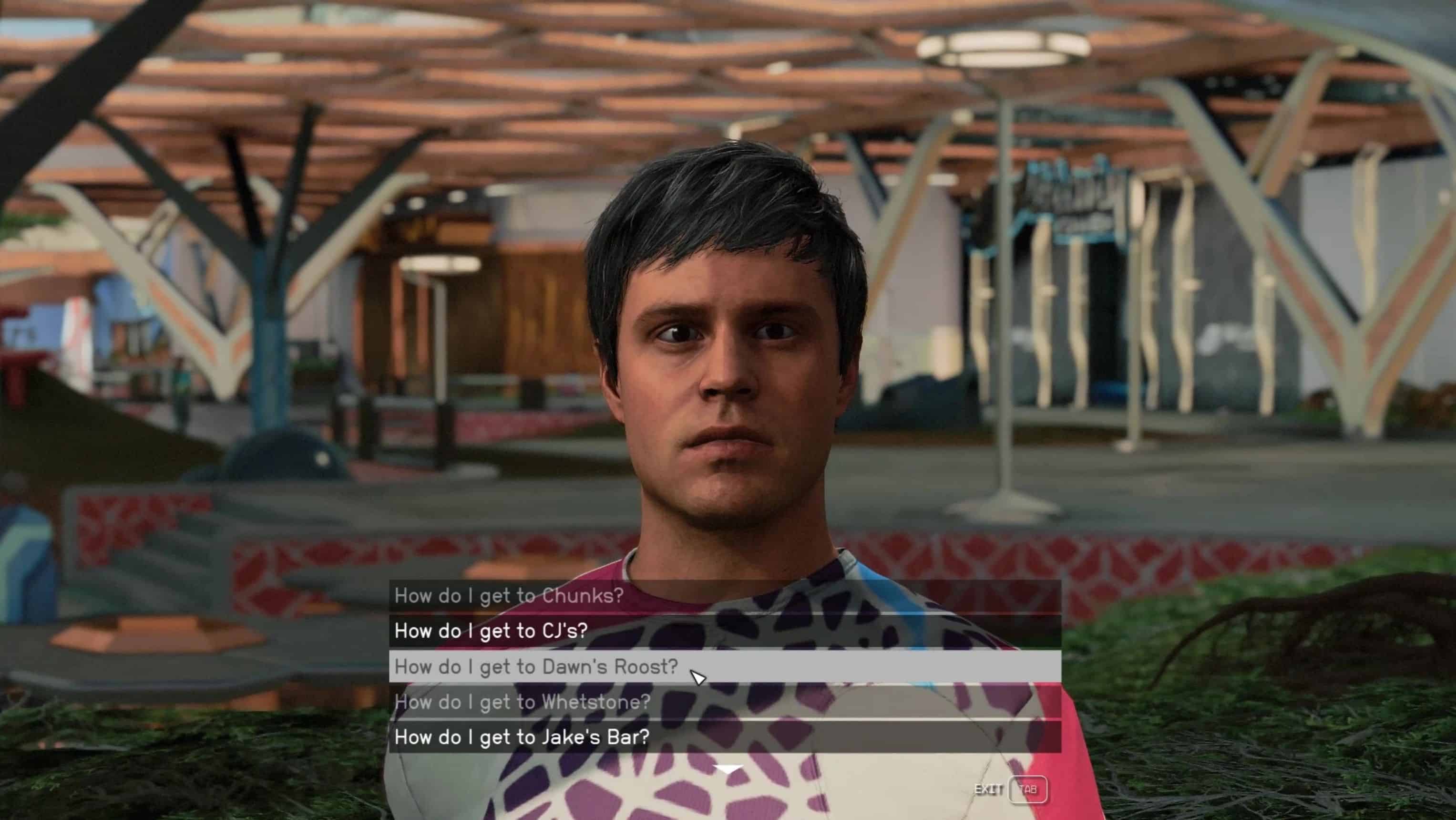Show more dialogue options with down arrow
The image size is (1456, 820).
coord(728,769)
